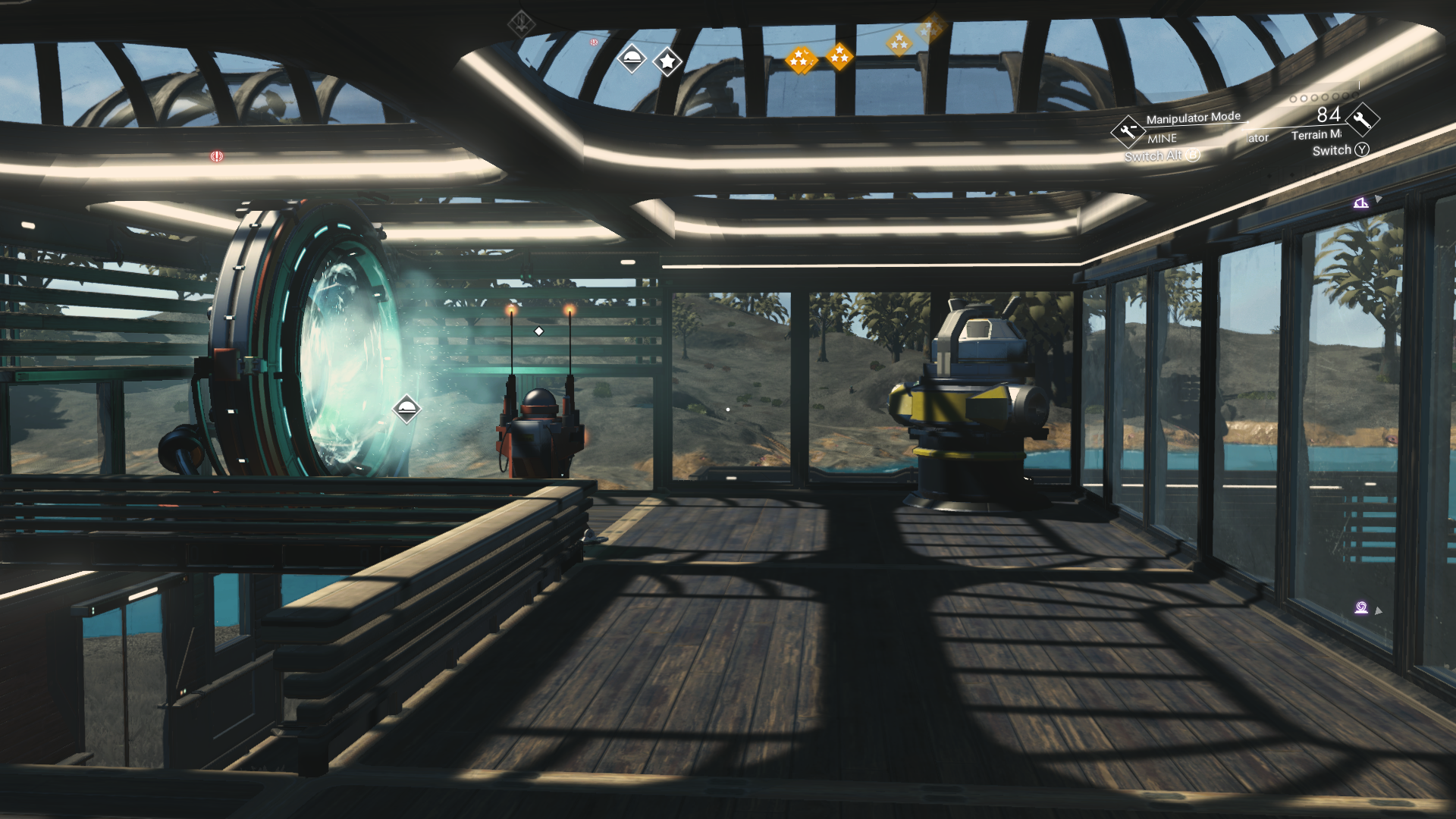The height and width of the screenshot is (819, 1456).
Task: Select the Terrain Manipulator mode label
Action: coord(1317,136)
